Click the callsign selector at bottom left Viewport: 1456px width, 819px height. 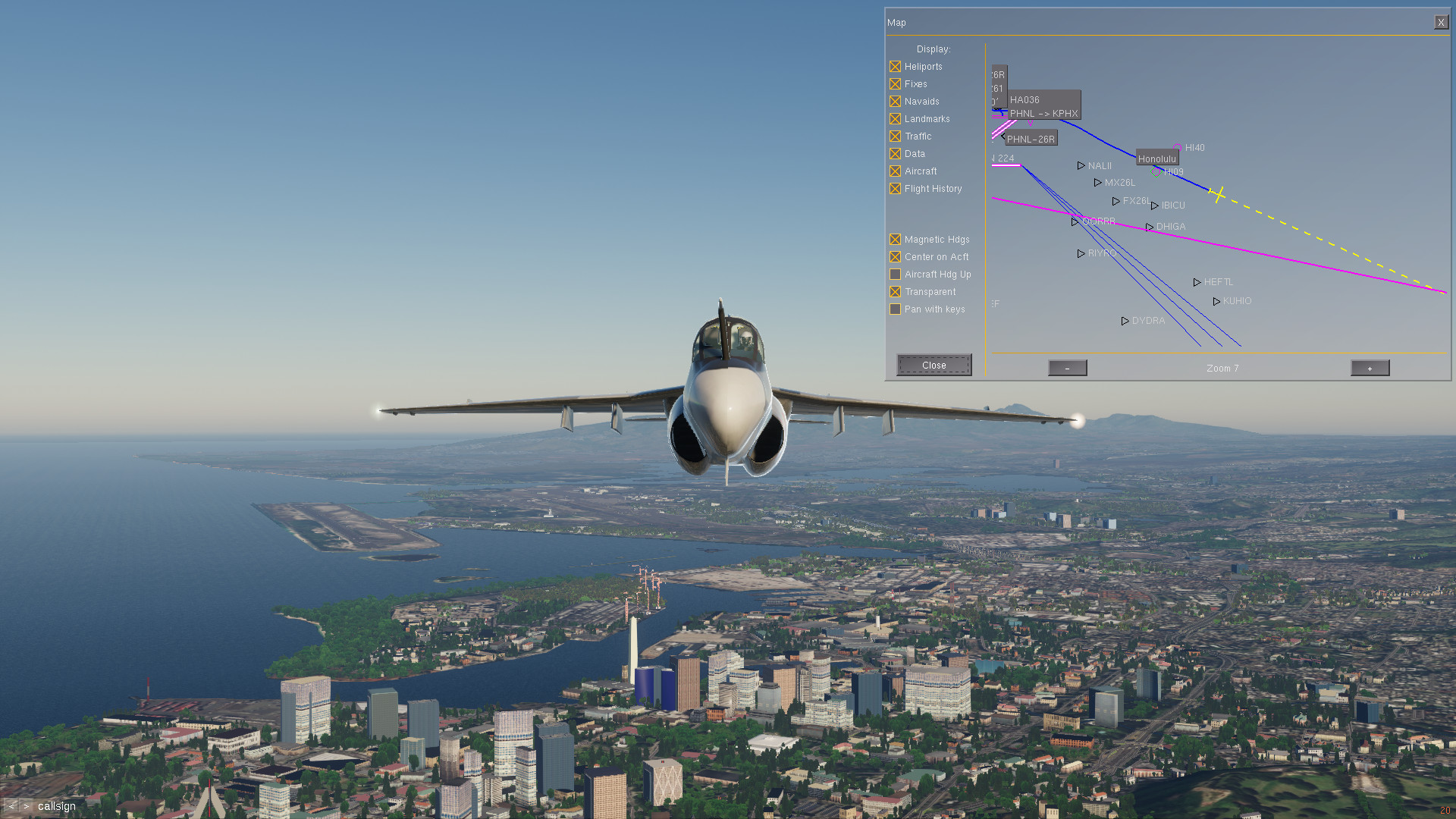click(57, 806)
